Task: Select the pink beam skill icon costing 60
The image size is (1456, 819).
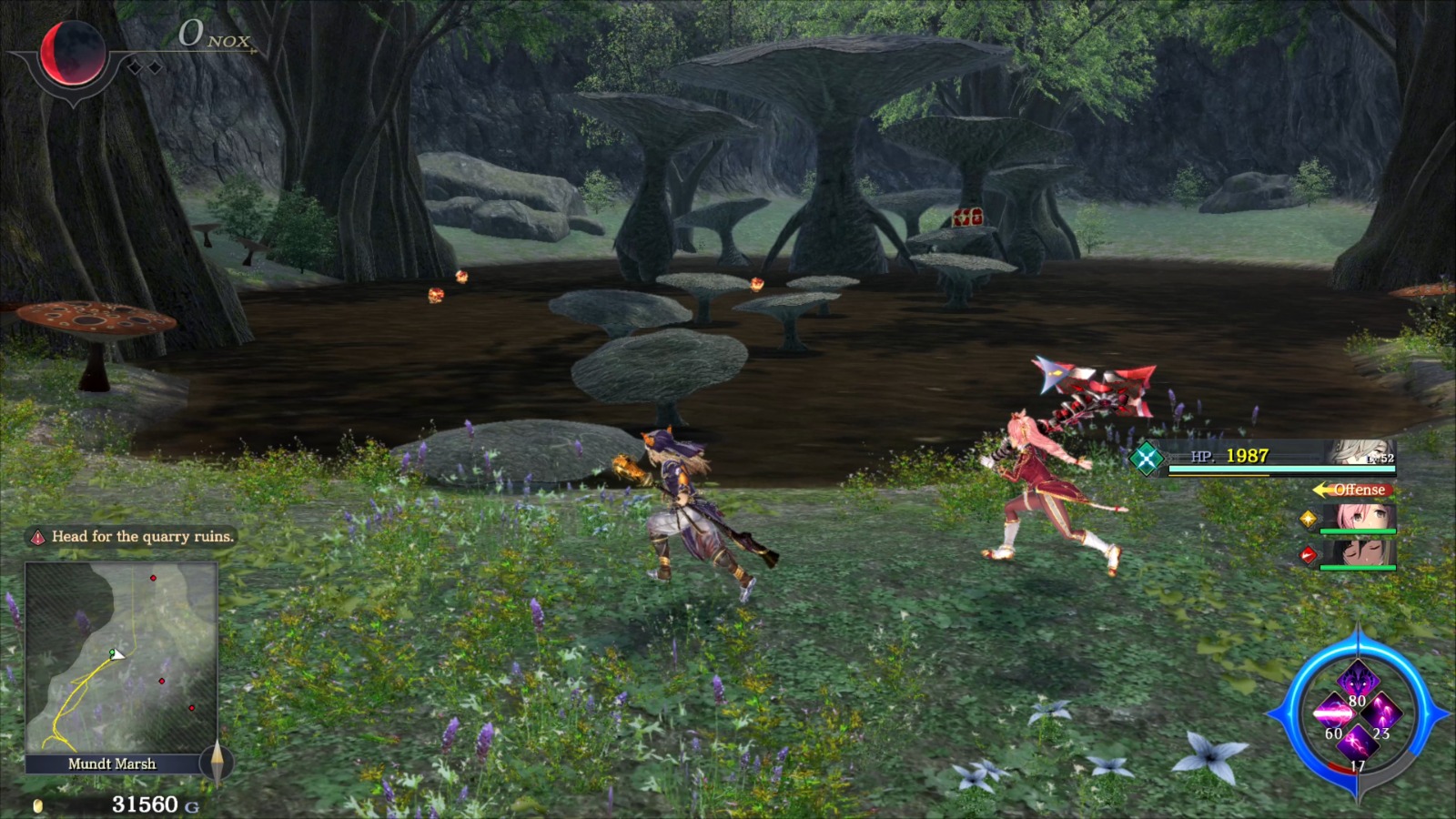Action: tap(1334, 713)
